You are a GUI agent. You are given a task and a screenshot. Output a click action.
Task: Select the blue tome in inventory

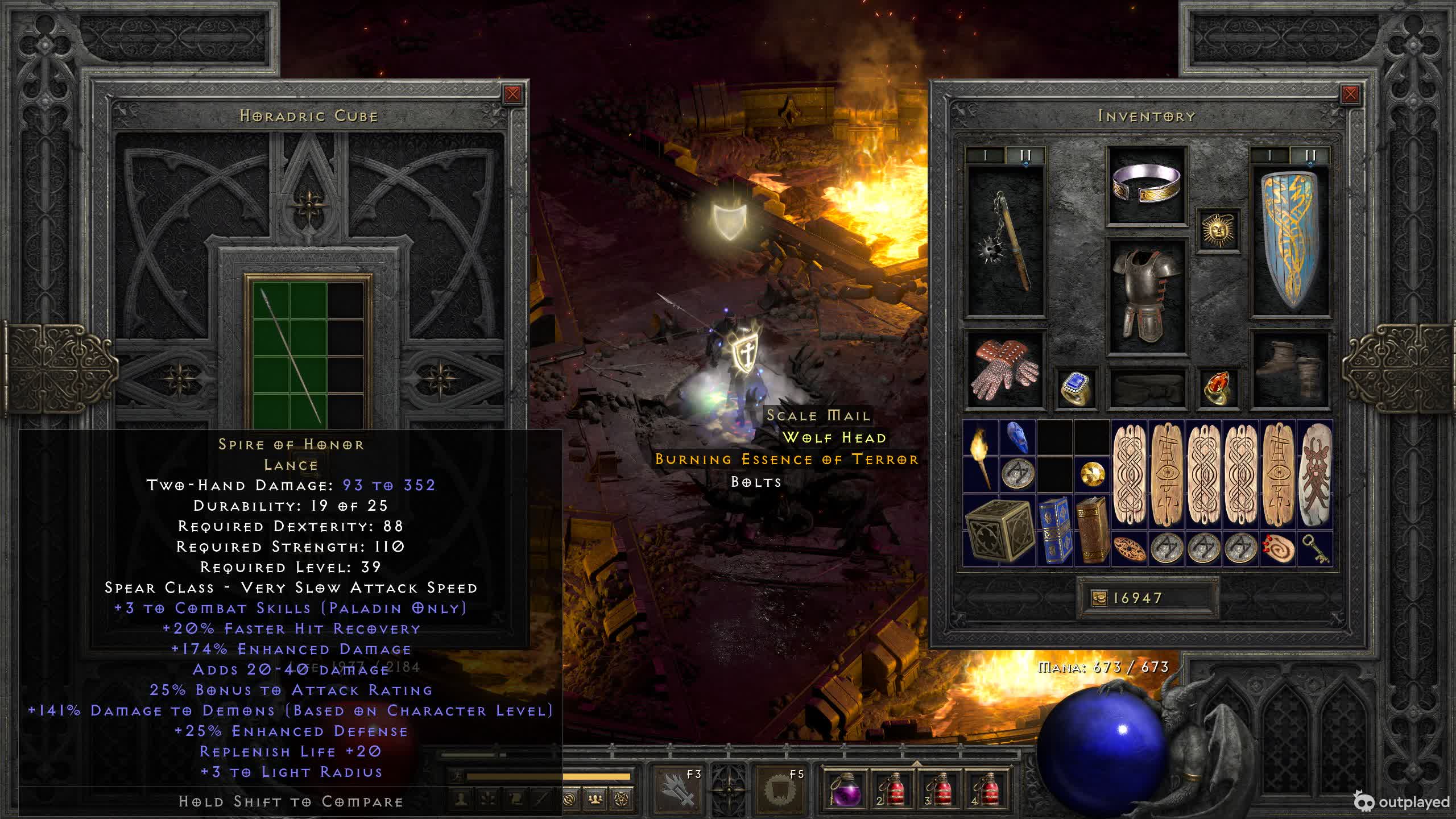(x=1054, y=531)
